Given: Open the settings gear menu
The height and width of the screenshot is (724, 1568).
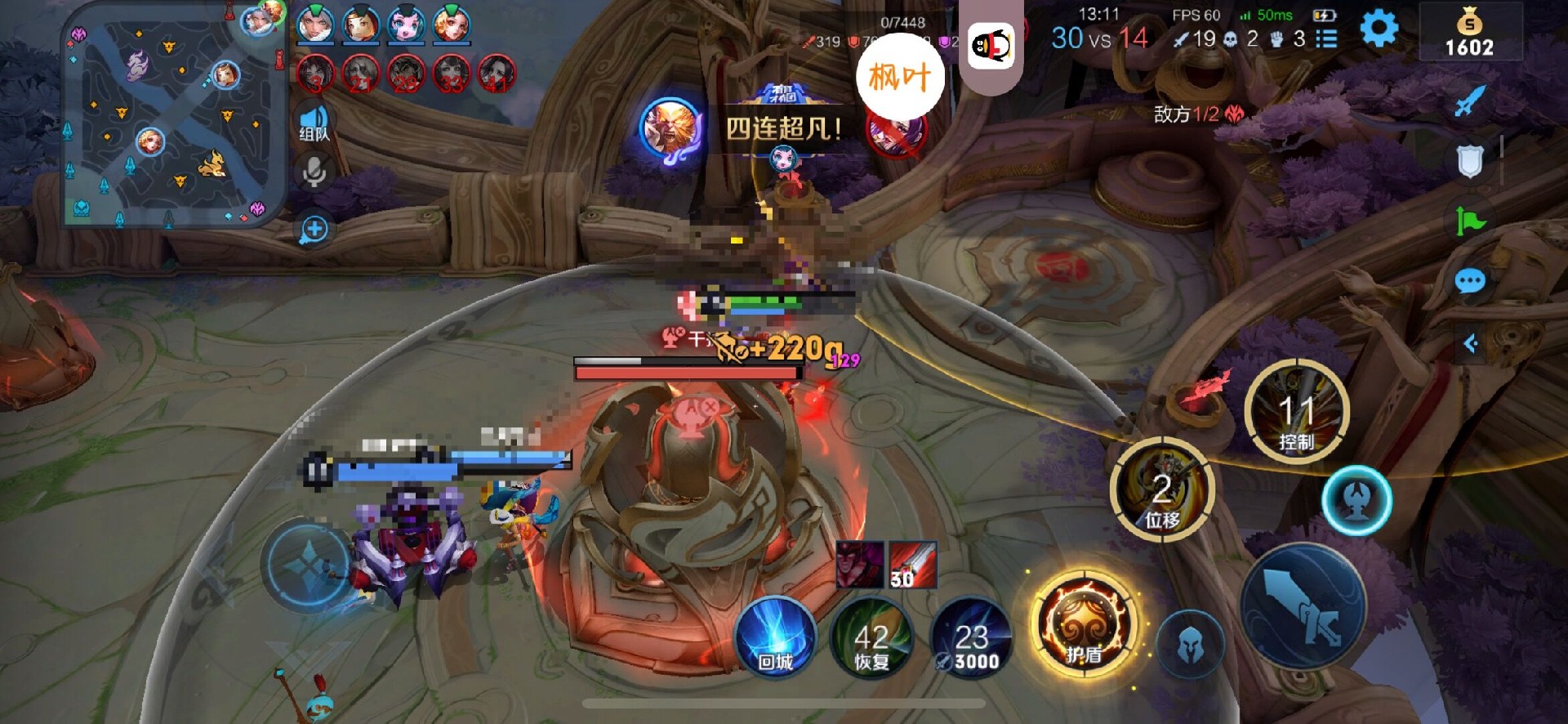Looking at the screenshot, I should 1379,30.
